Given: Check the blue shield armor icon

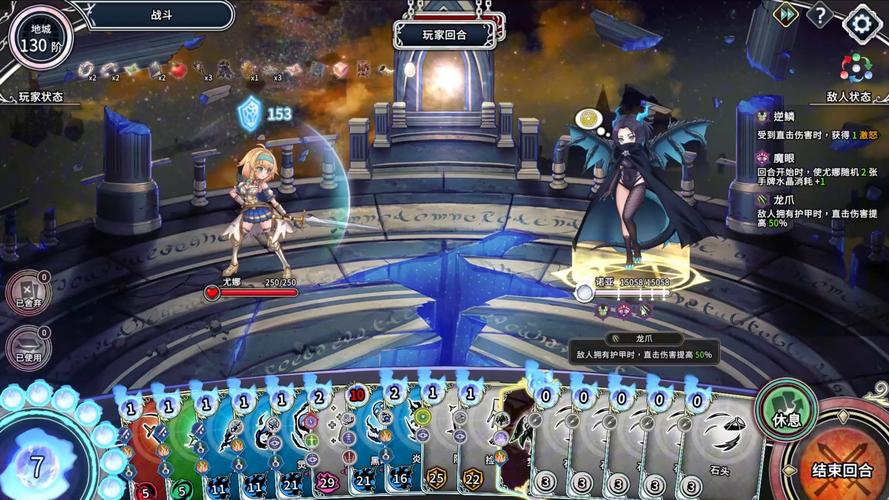Looking at the screenshot, I should [x=248, y=113].
